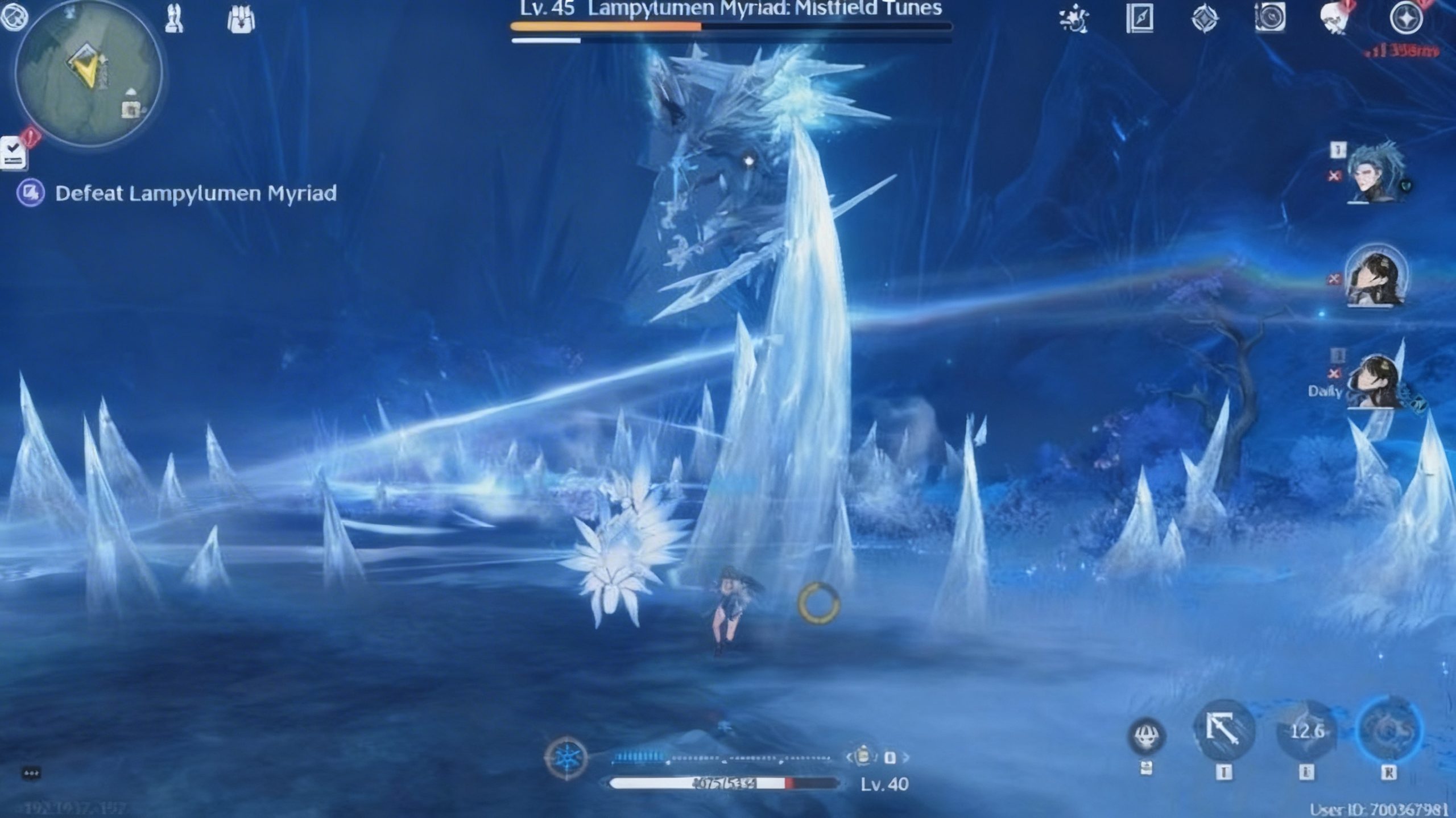Screen dimensions: 1456x818
Task: Open the battle pass disc icon
Action: pyautogui.click(x=1269, y=19)
